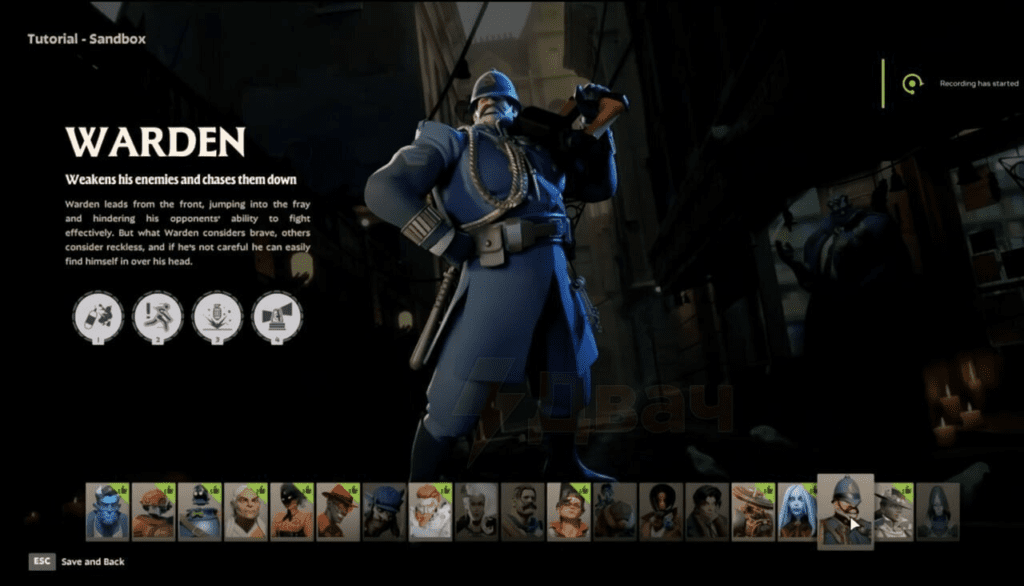Pick Dynamo, the blue pot-bodied hero
The width and height of the screenshot is (1024, 586).
tap(199, 511)
